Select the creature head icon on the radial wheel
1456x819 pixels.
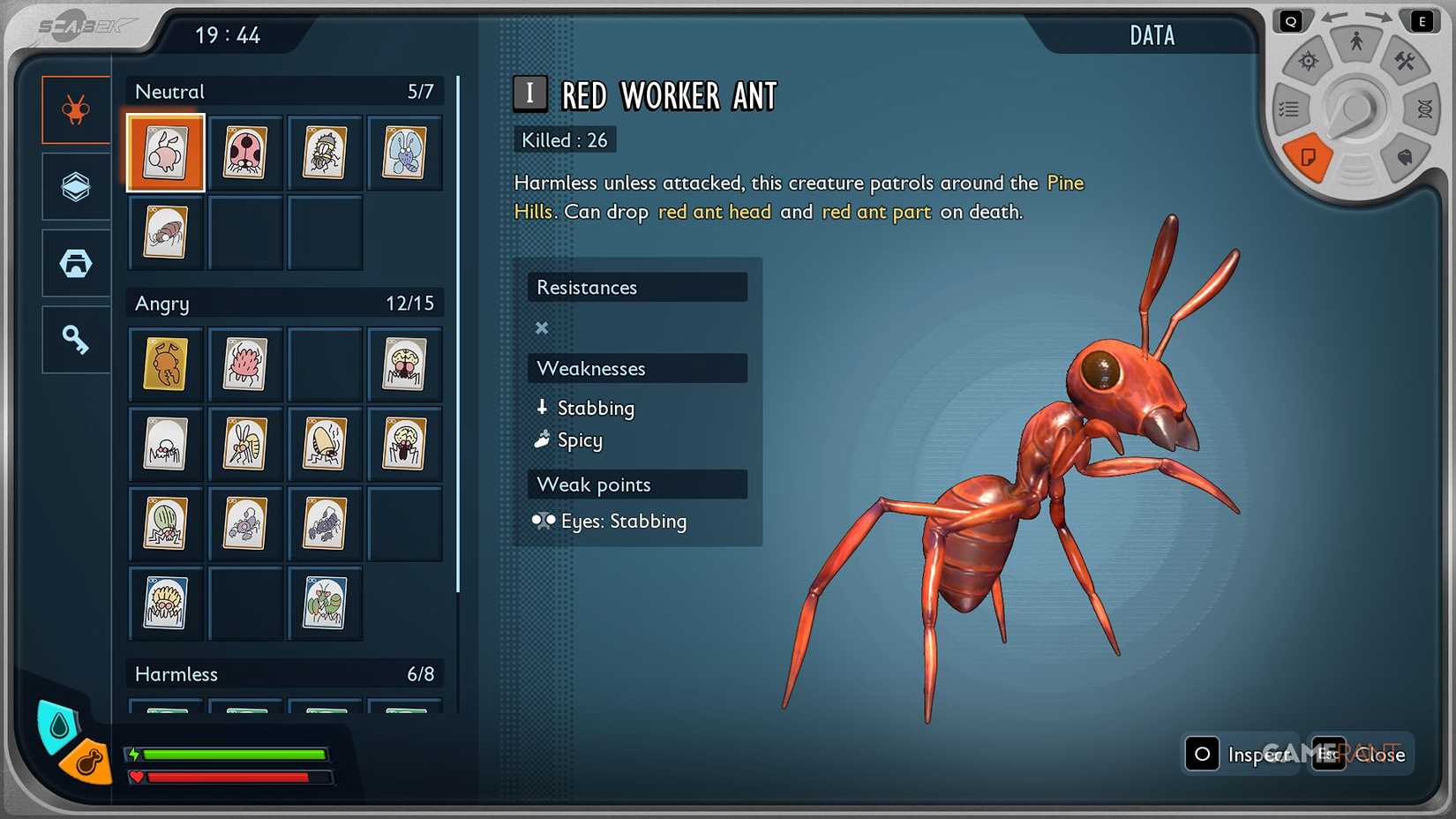(1405, 157)
